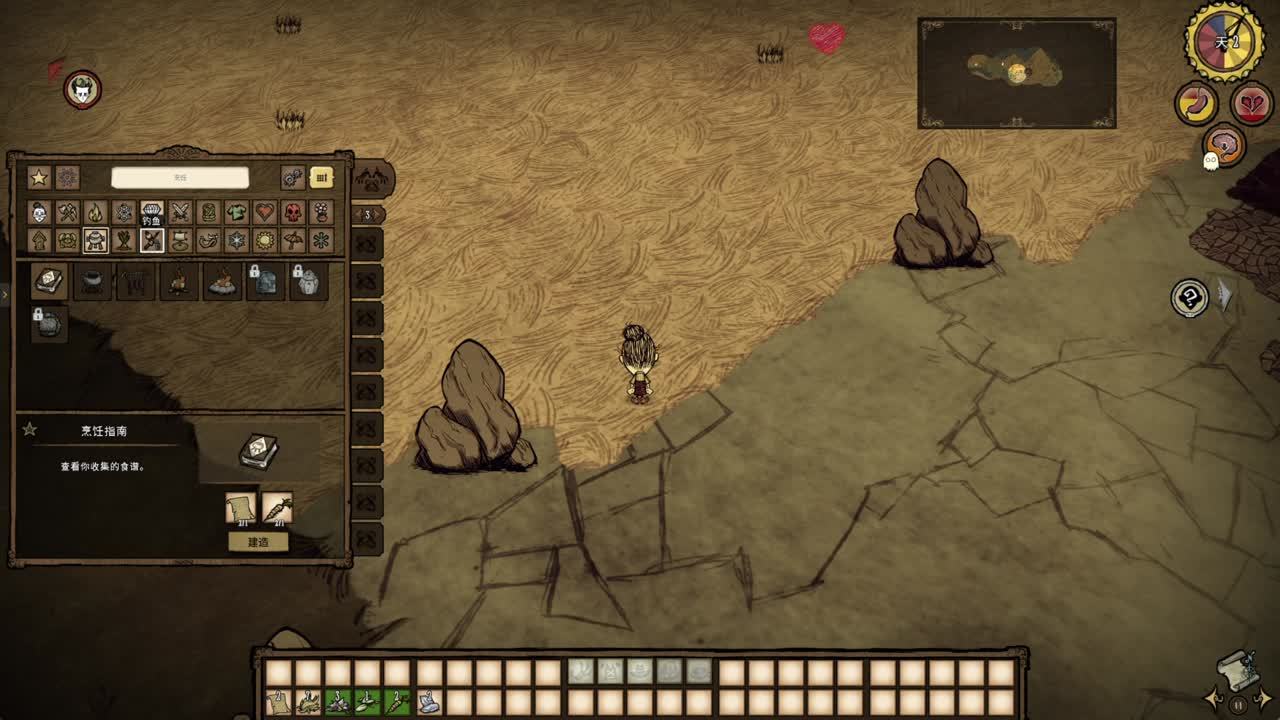
Task: Switch to the green shirt clothing category
Action: [236, 212]
